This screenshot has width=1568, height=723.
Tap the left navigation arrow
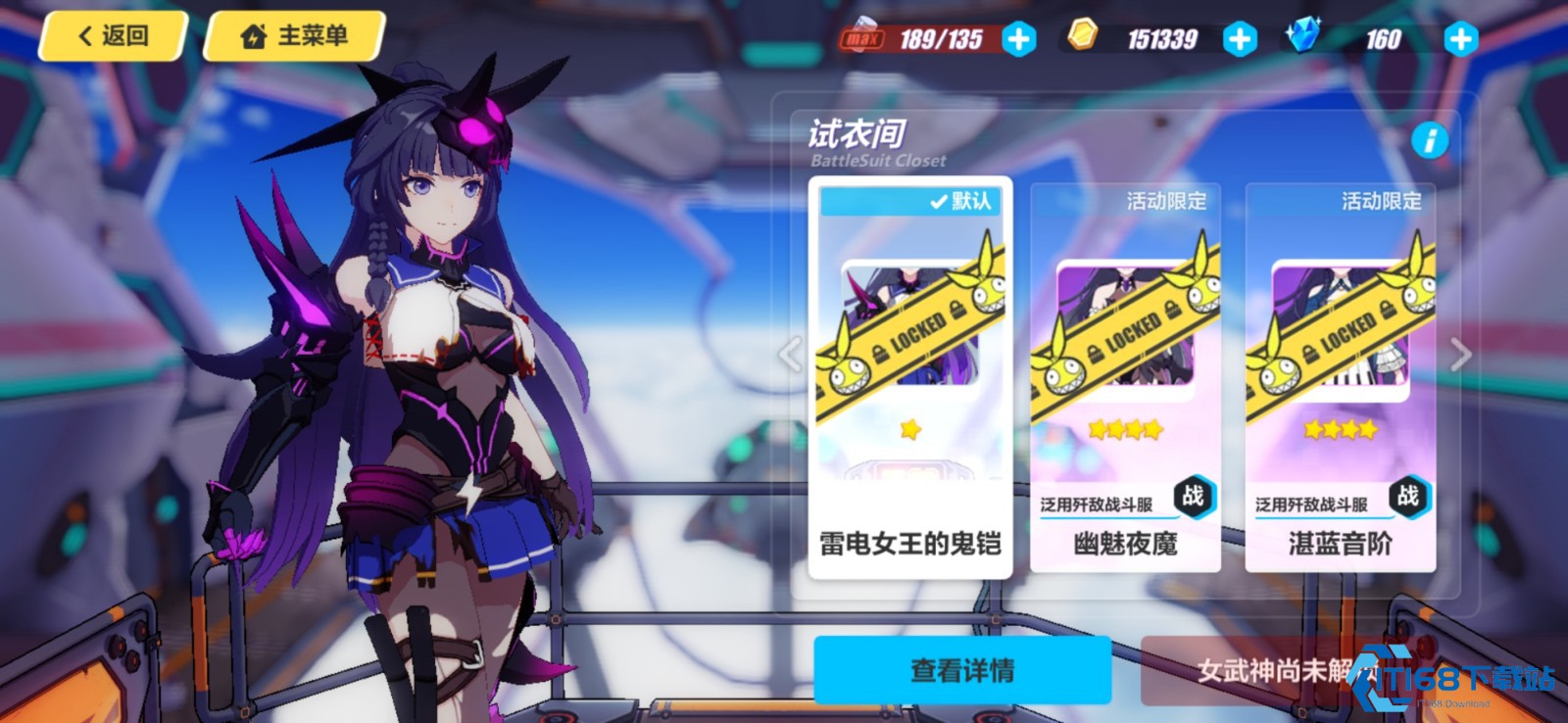pos(791,353)
